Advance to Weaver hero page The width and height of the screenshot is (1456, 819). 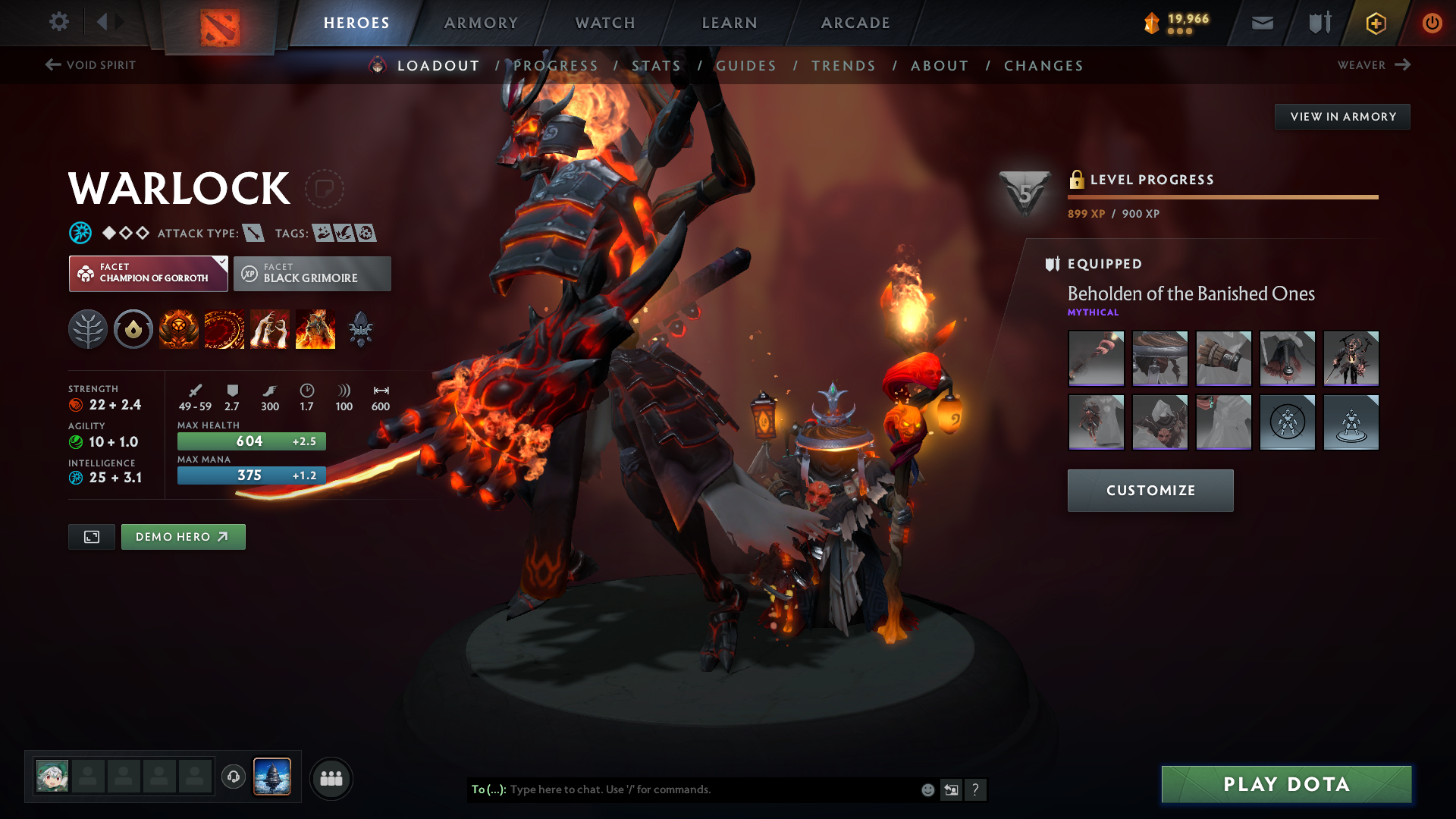1373,64
